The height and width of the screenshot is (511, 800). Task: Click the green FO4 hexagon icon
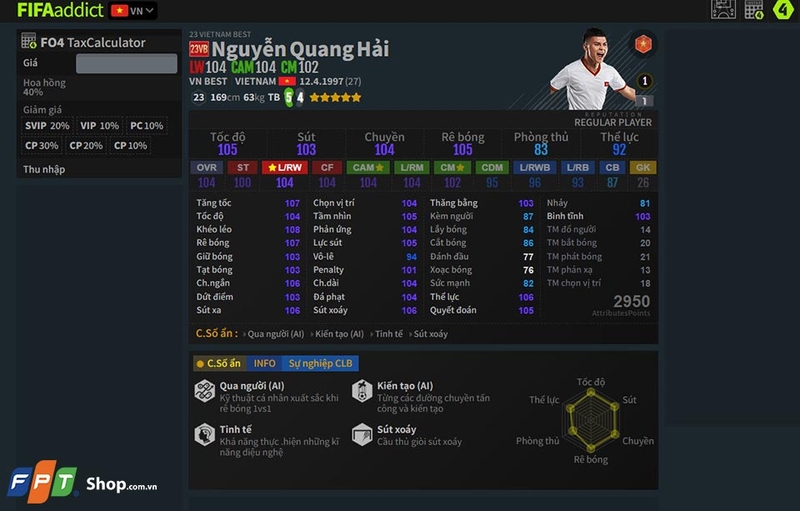[783, 10]
